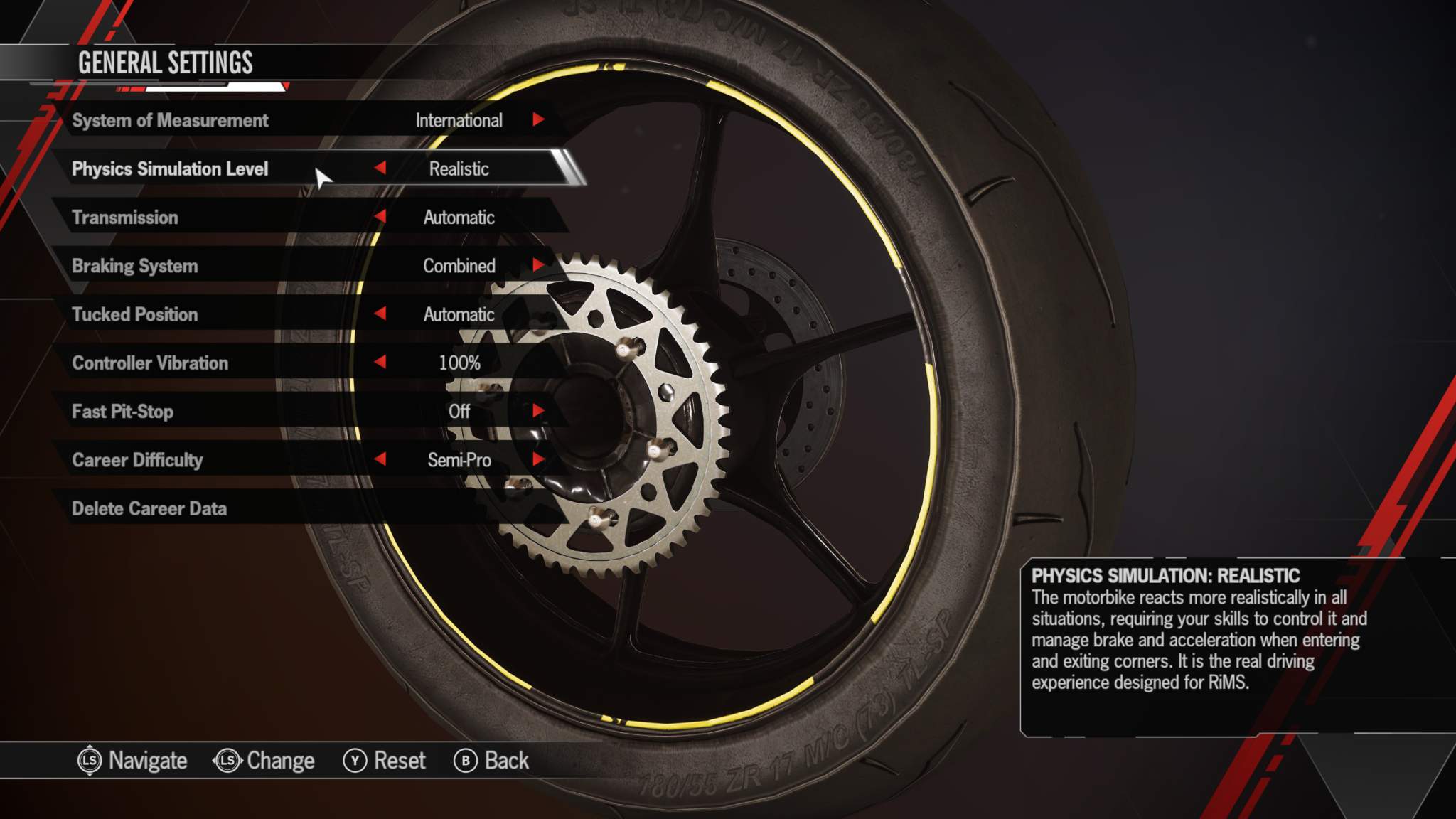Click the left arrow beside Braking System
Screen dimensions: 1456x819
click(x=382, y=267)
